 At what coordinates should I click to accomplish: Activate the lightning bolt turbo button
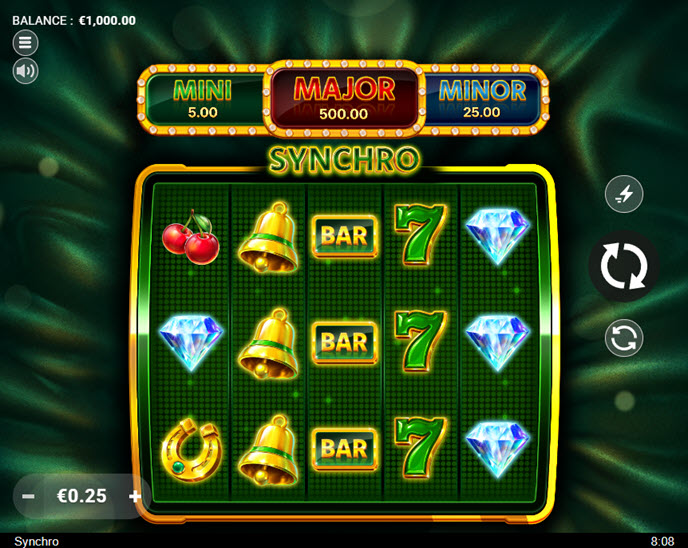point(624,194)
